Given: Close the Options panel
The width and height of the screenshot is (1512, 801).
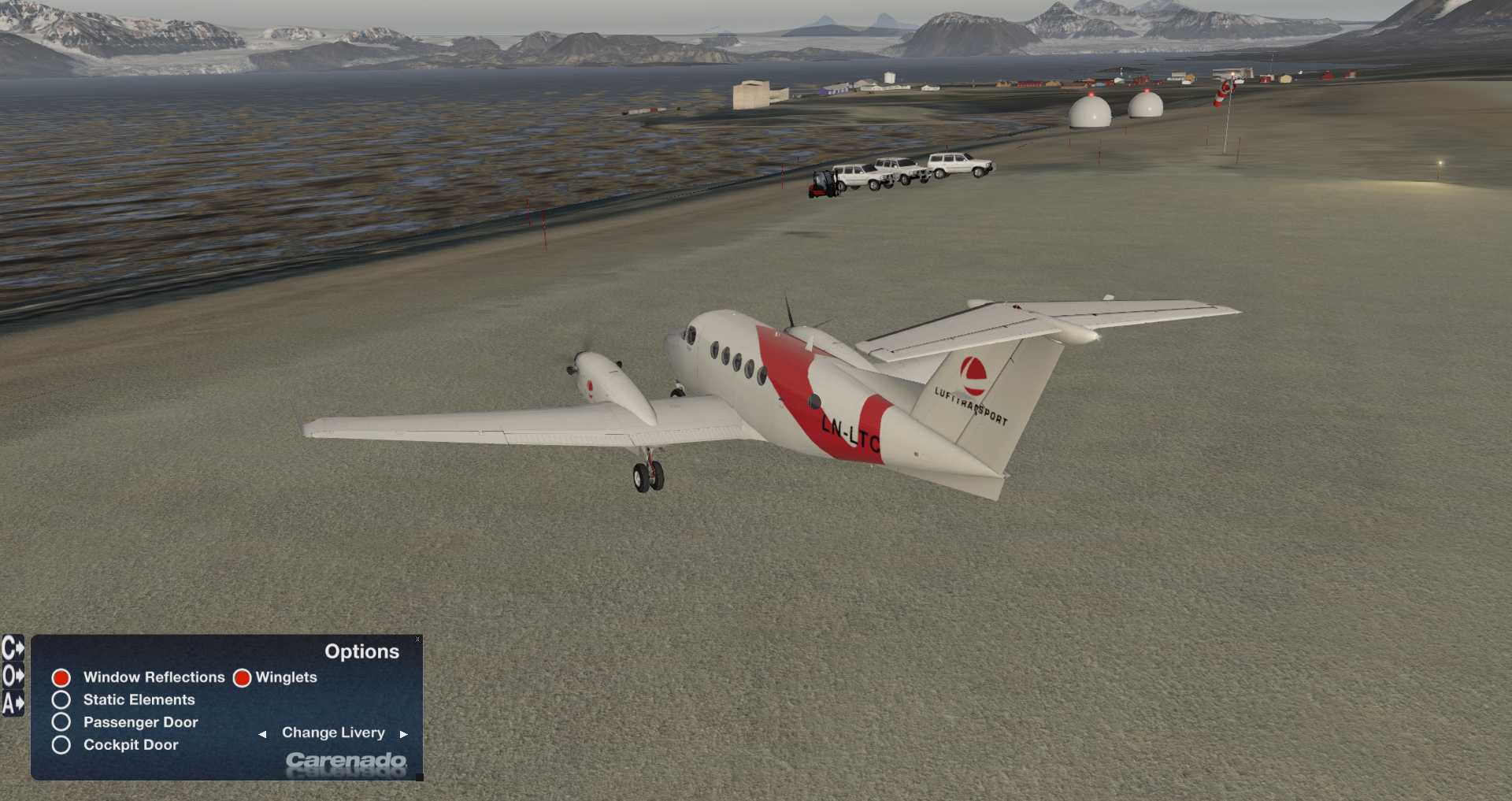Looking at the screenshot, I should click(x=418, y=640).
